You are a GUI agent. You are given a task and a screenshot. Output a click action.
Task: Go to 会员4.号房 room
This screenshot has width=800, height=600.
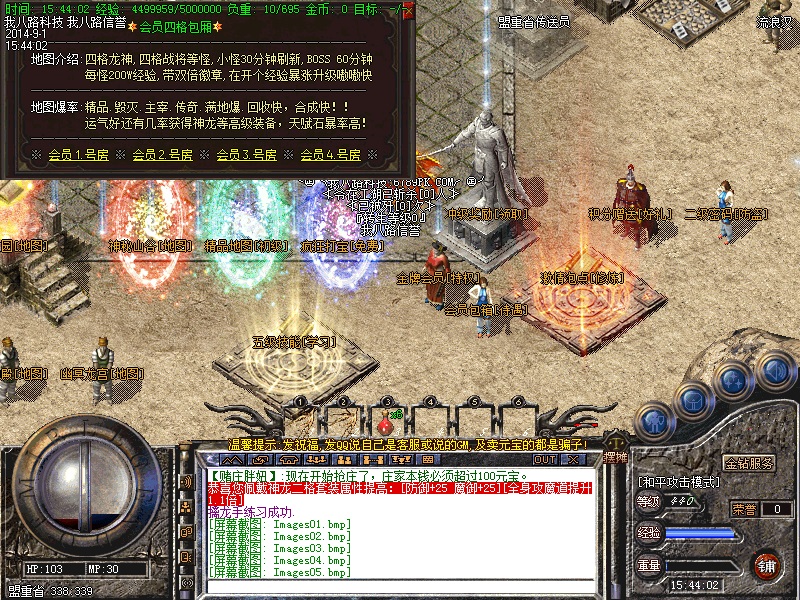(x=330, y=155)
